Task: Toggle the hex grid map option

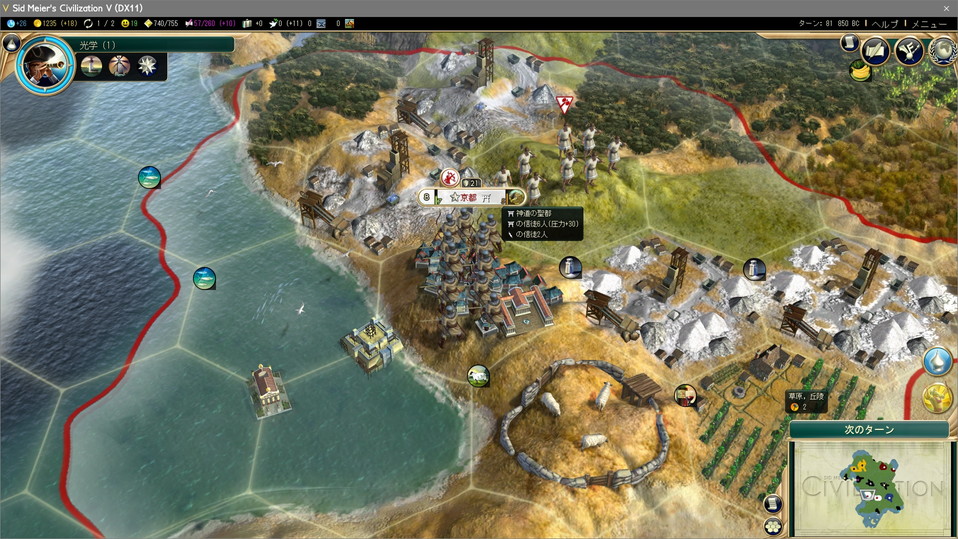Action: coord(773,526)
